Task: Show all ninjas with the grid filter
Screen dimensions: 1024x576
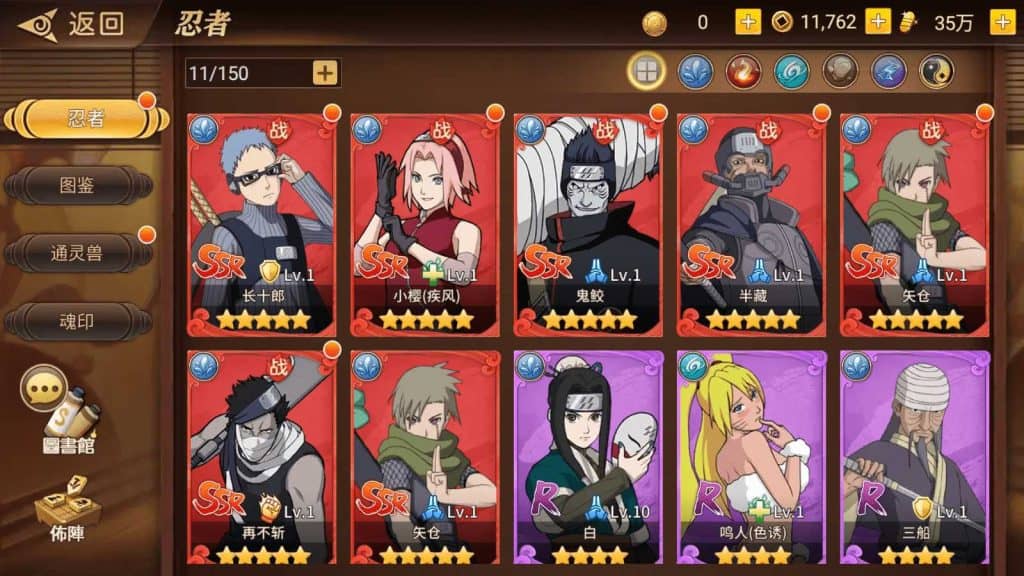Action: pos(646,71)
